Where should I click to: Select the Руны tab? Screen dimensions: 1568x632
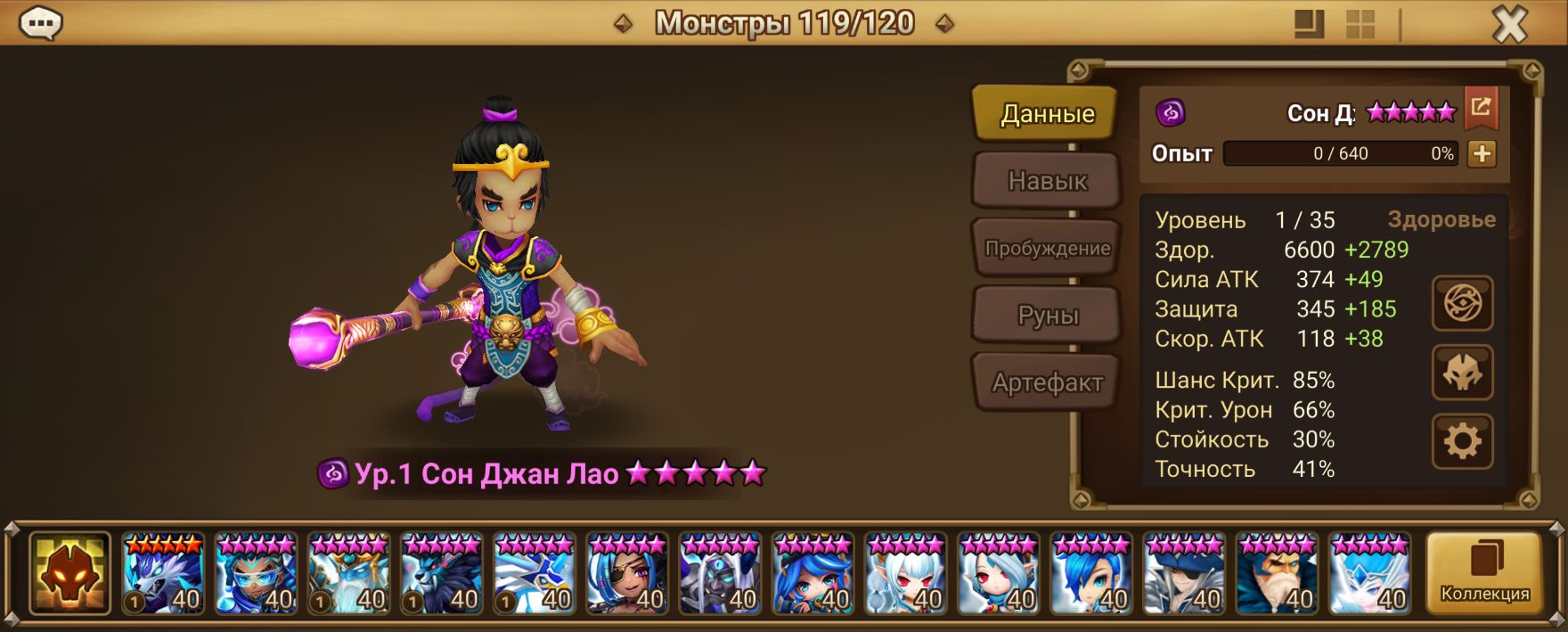[x=1047, y=316]
